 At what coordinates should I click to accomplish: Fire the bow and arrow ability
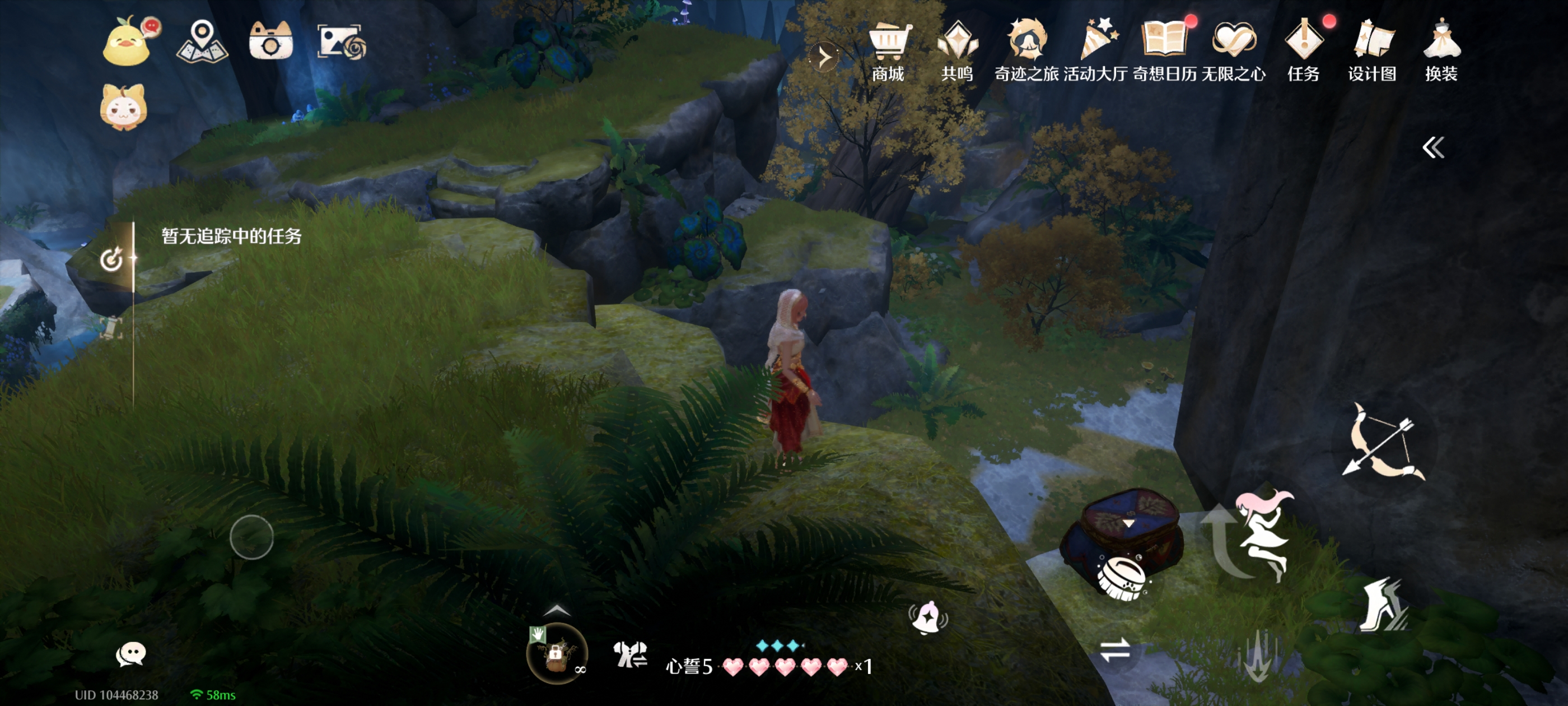[1384, 442]
